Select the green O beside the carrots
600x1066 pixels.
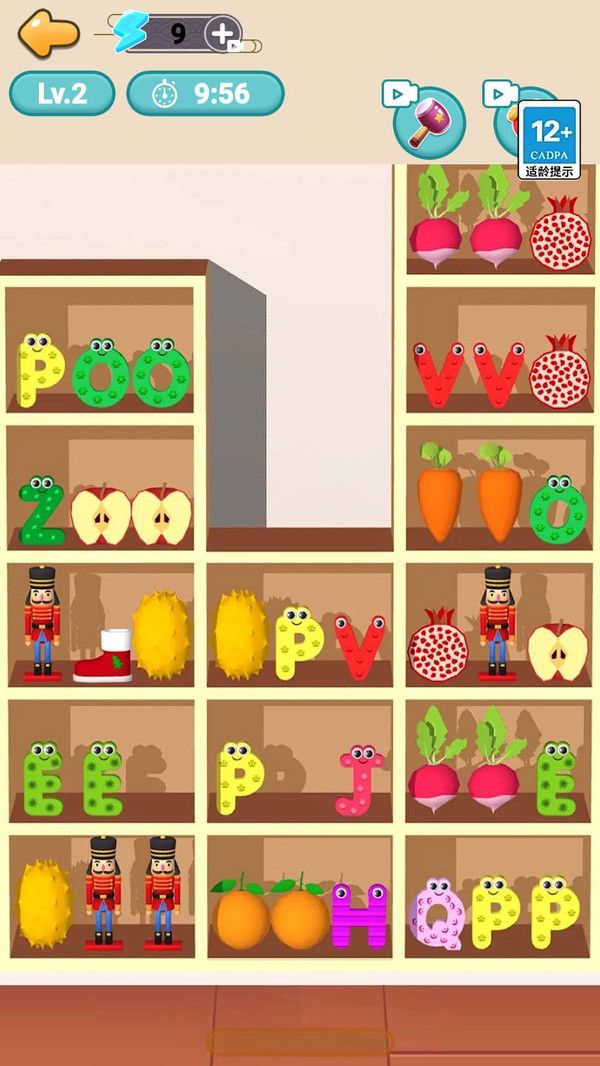[558, 510]
